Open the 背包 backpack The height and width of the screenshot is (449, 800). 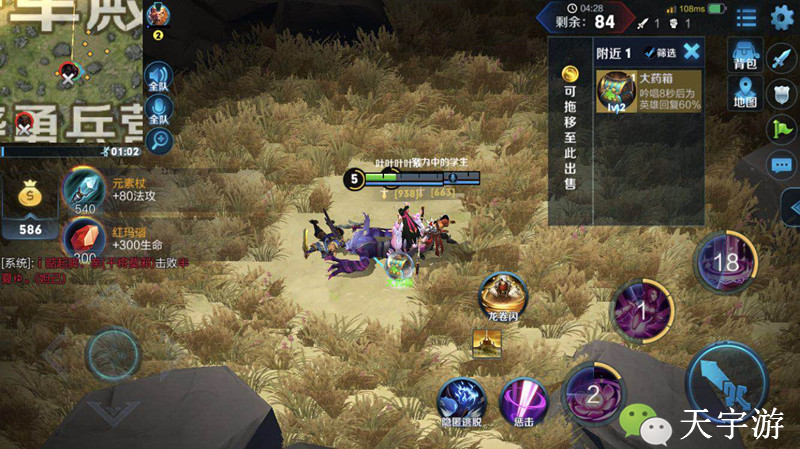(745, 56)
